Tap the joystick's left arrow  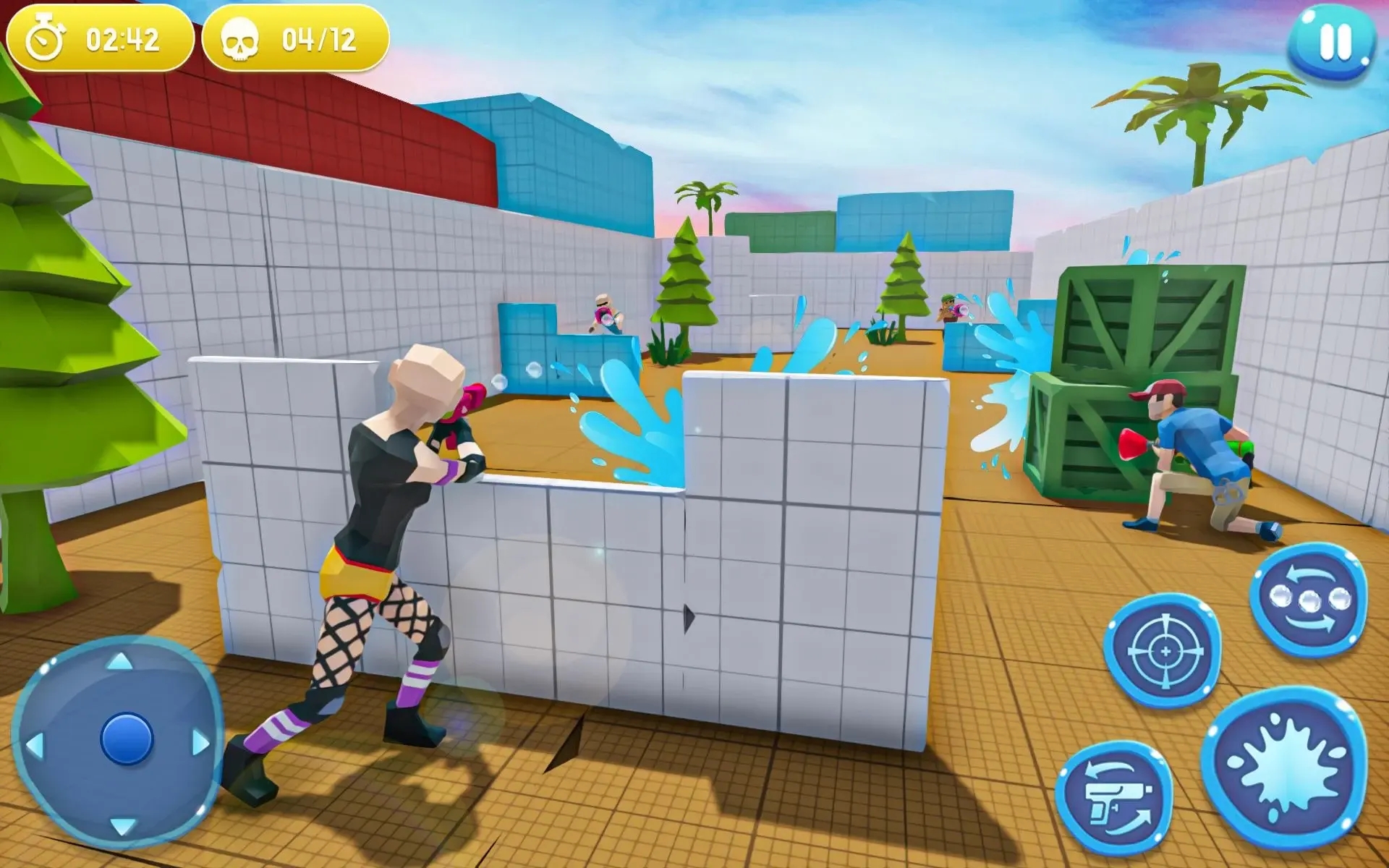coord(35,745)
